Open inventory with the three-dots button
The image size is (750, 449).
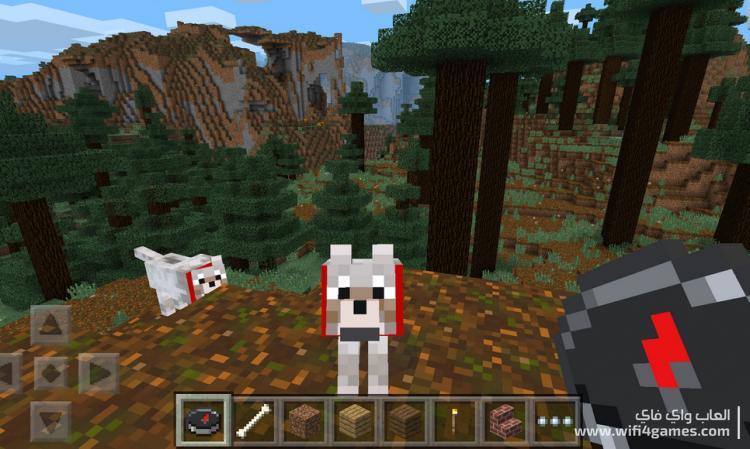tap(553, 420)
